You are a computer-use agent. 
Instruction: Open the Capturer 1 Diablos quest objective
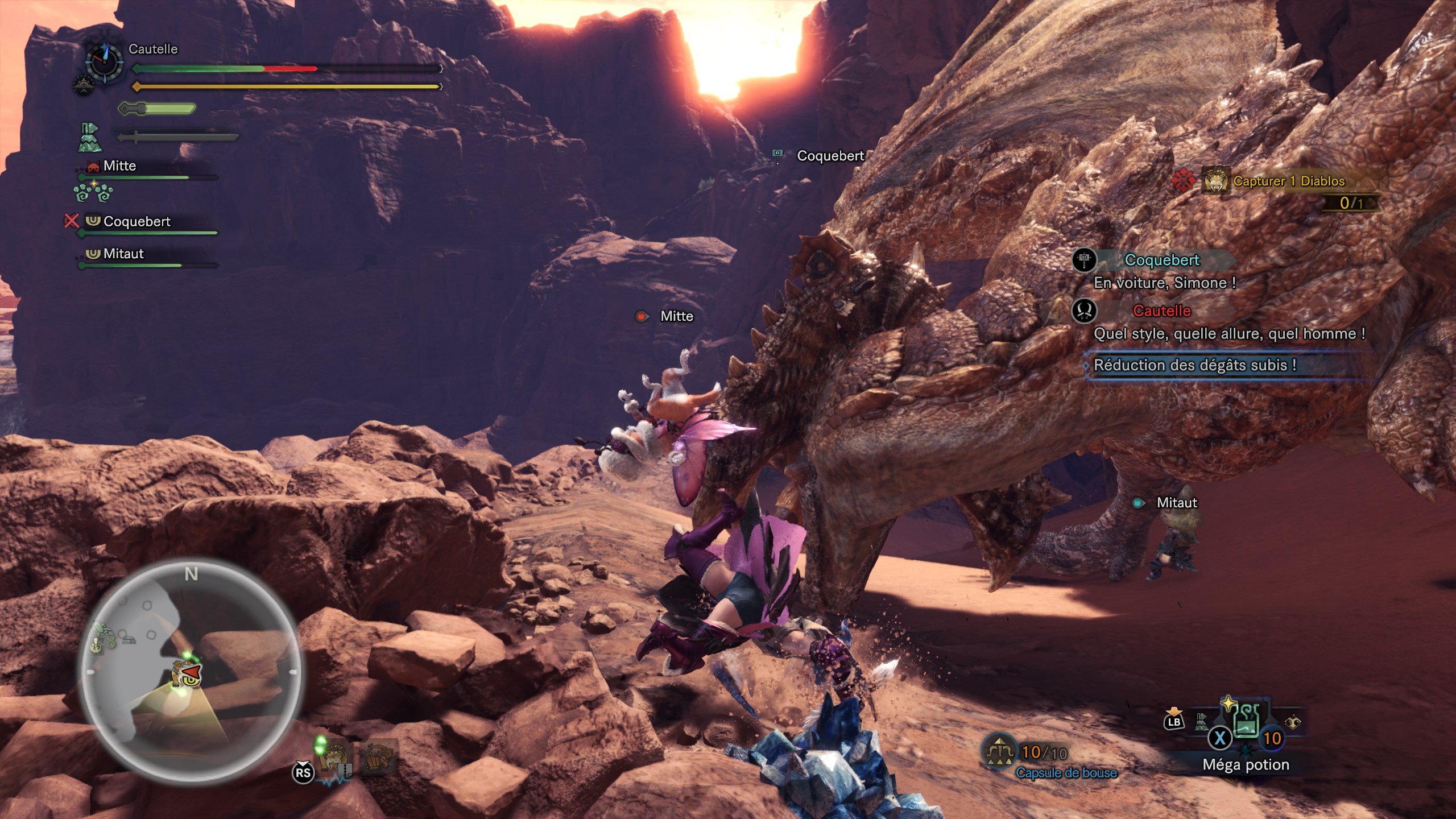point(1288,181)
